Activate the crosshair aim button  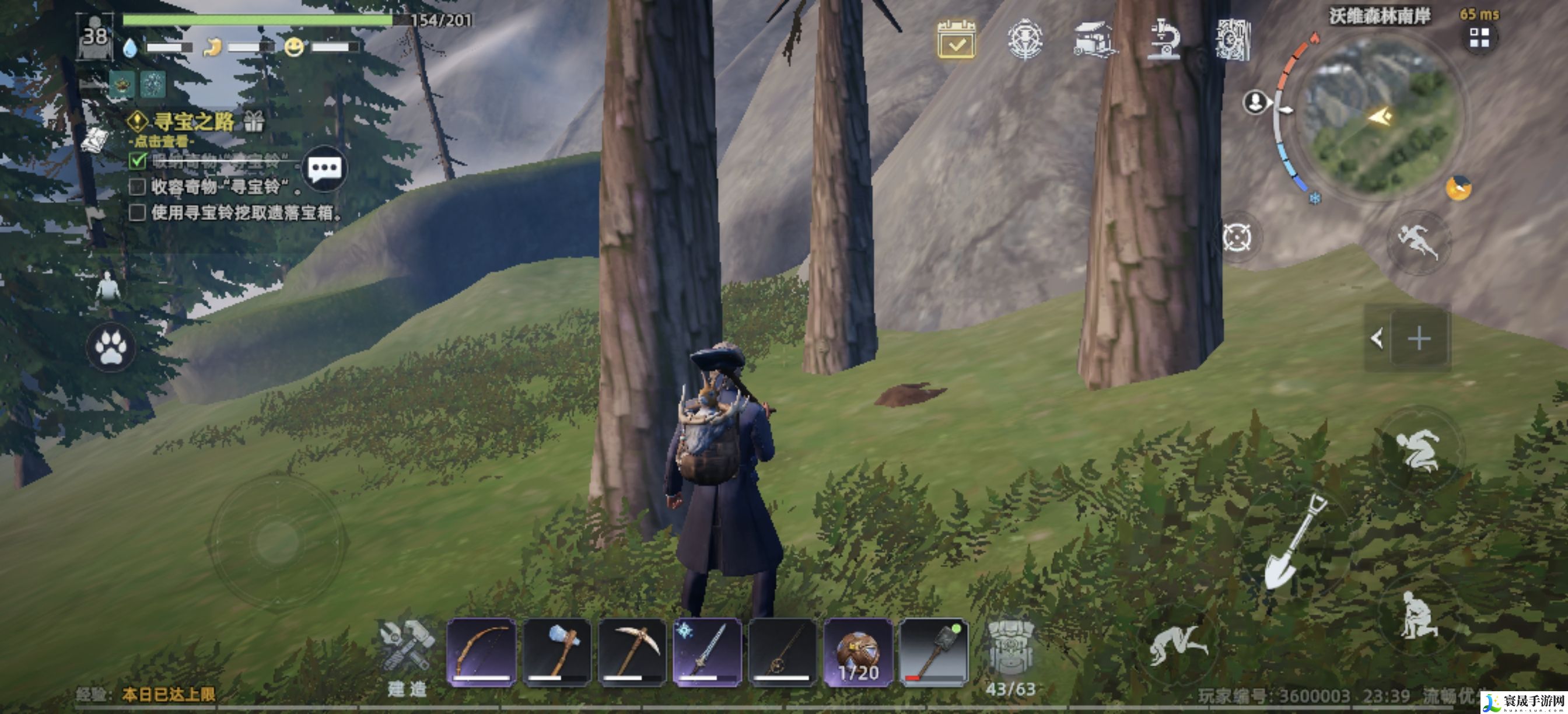point(1237,237)
